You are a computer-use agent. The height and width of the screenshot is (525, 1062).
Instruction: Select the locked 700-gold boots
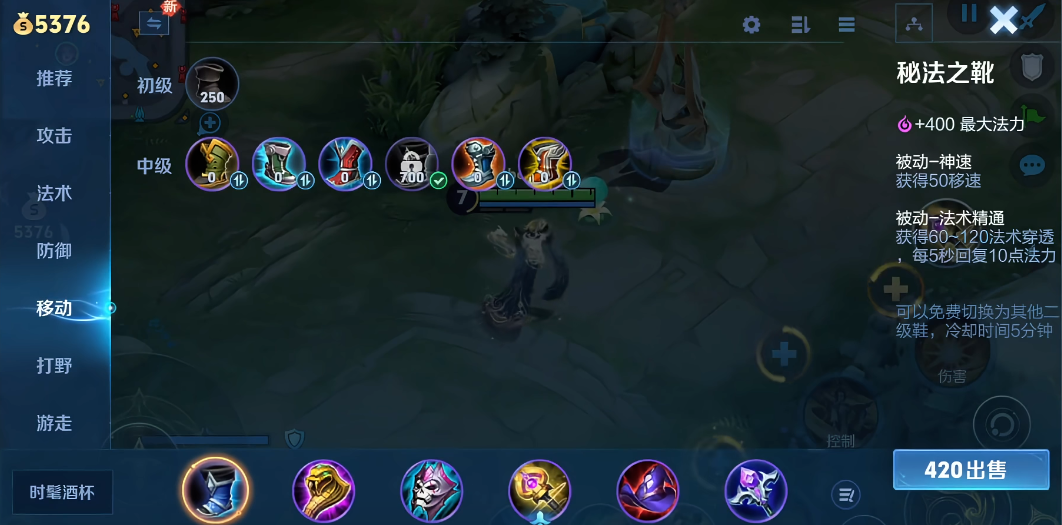coord(412,164)
